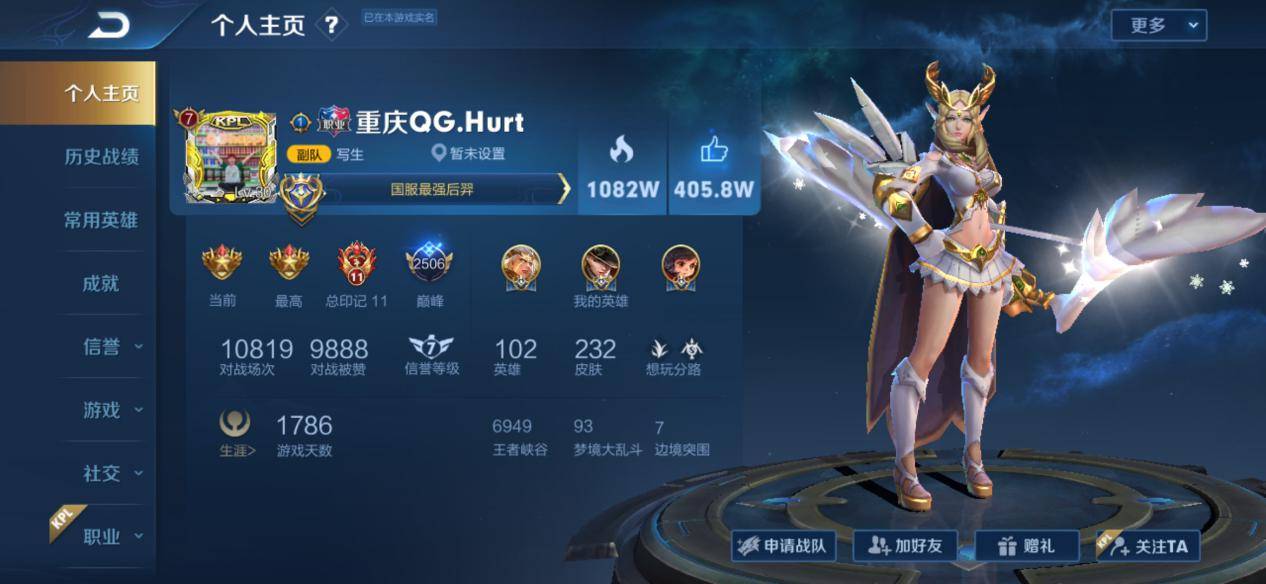This screenshot has height=584, width=1266.
Task: Select the 个人主页 tab
Action: 100,93
